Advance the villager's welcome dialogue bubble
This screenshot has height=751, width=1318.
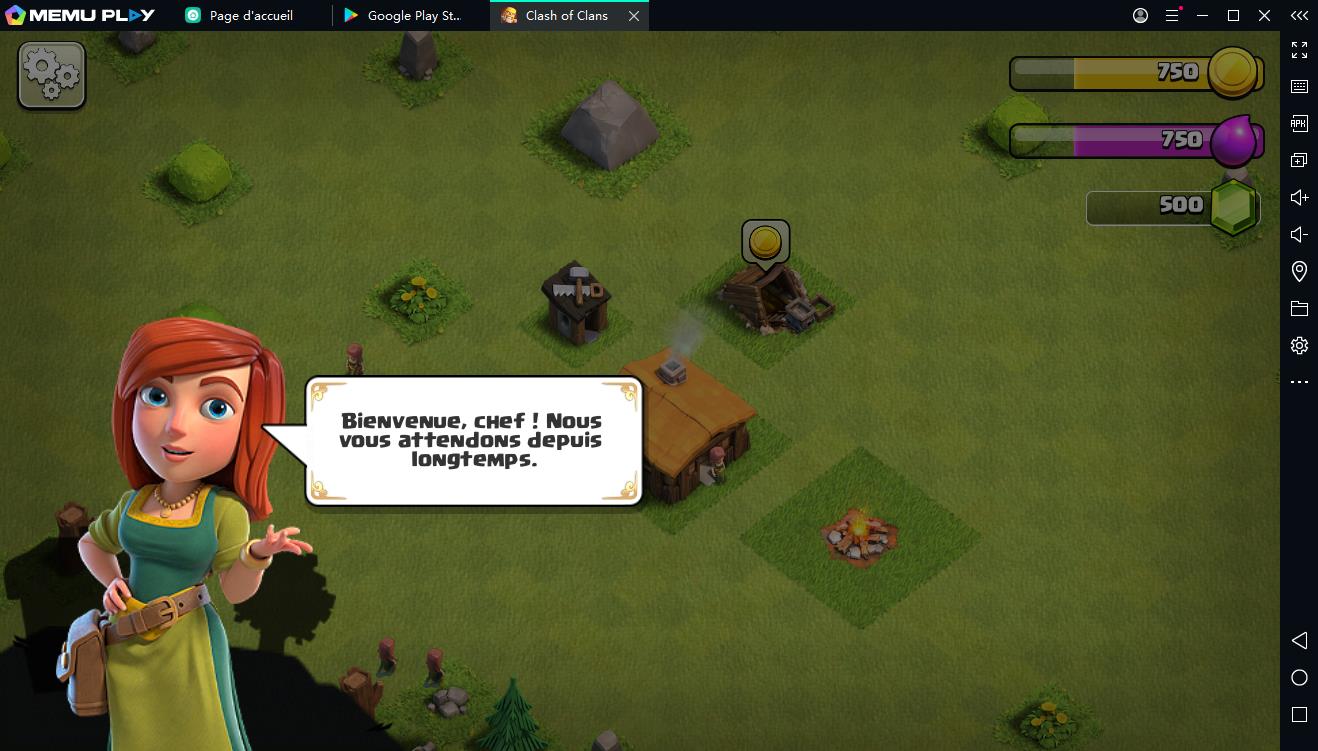tap(473, 441)
